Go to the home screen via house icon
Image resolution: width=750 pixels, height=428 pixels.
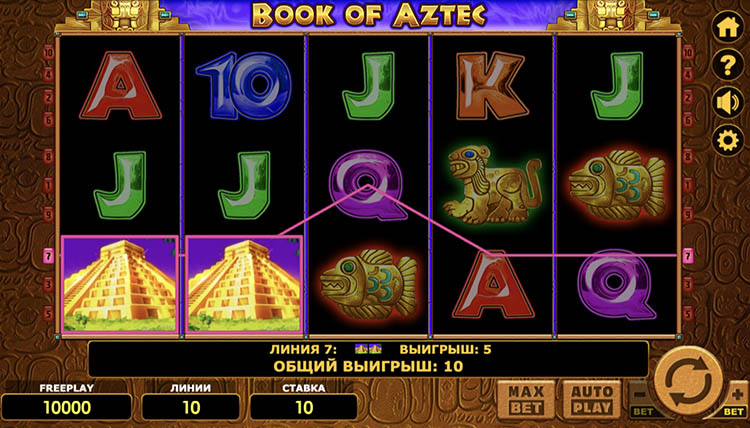click(x=725, y=29)
